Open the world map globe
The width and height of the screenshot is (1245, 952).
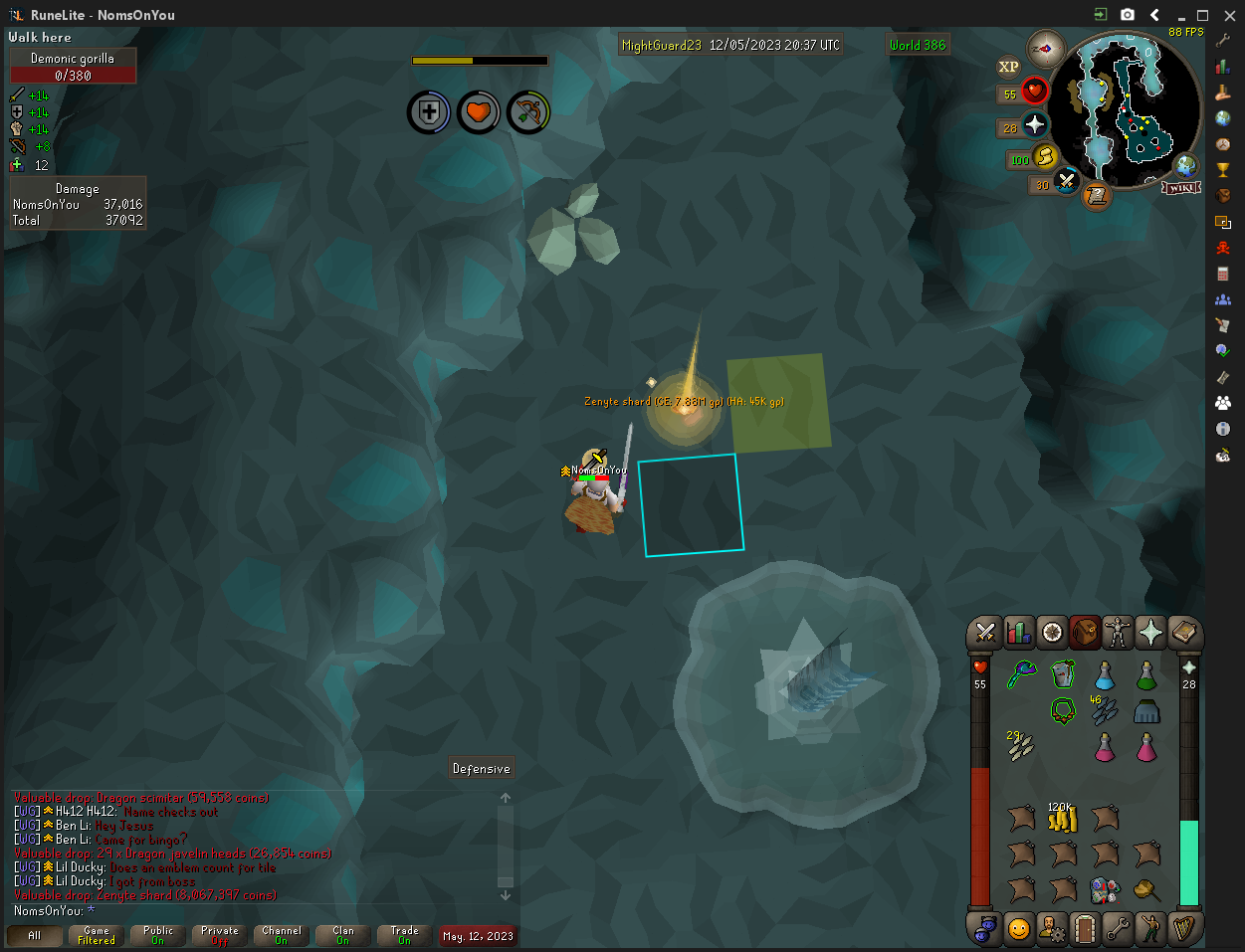(x=1185, y=165)
